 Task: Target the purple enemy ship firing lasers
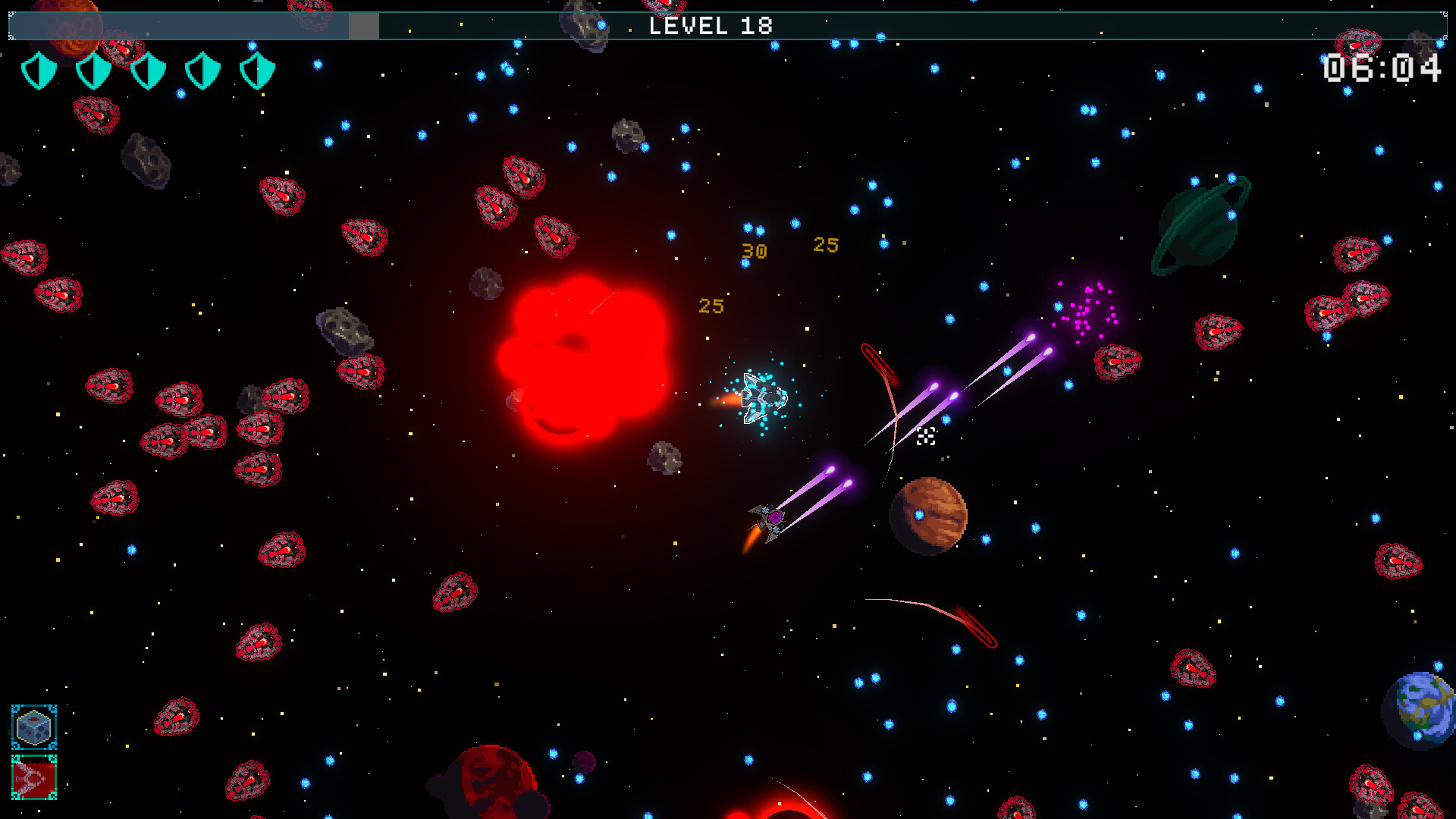coord(770,519)
